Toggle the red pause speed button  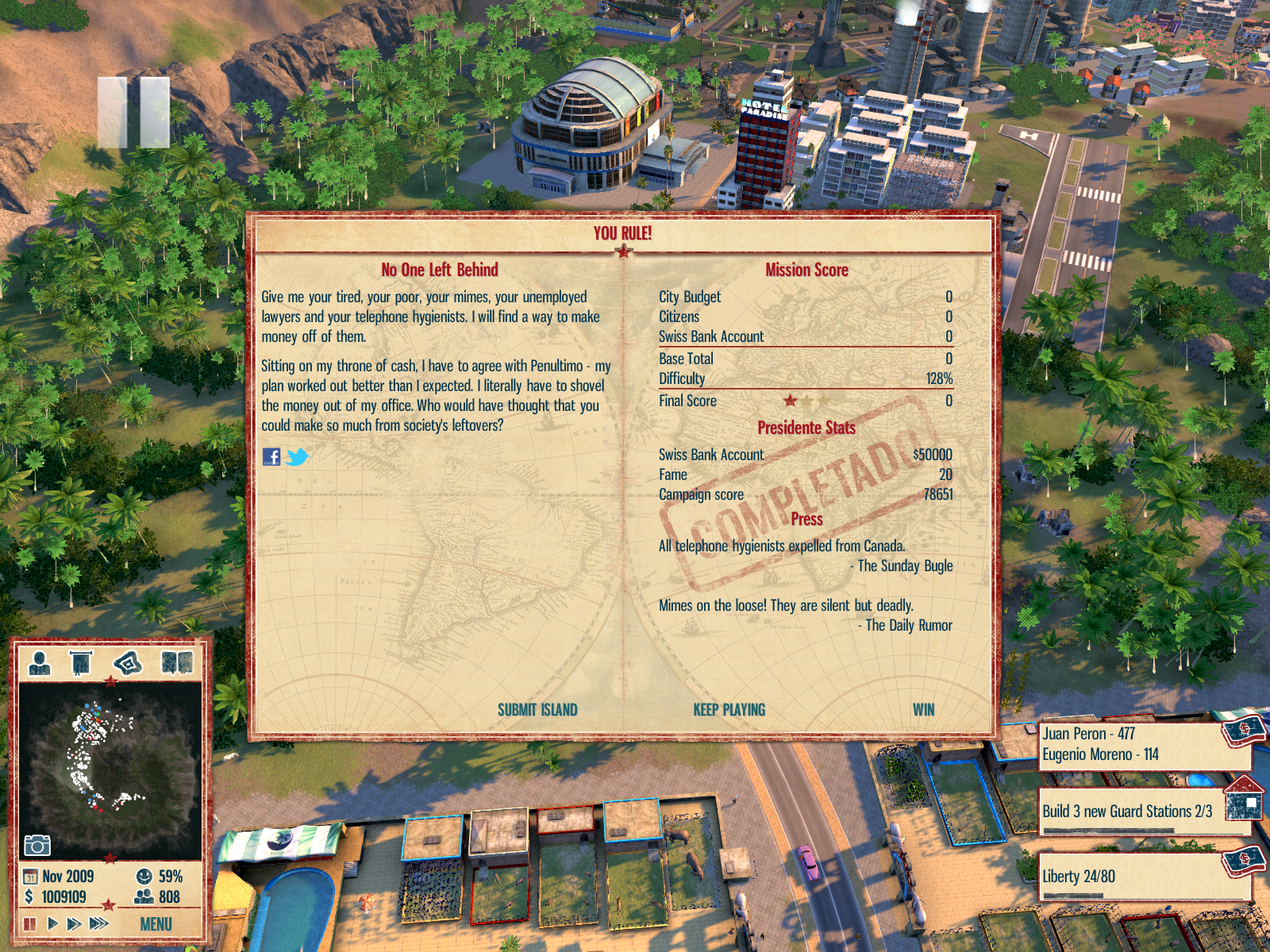pyautogui.click(x=30, y=923)
